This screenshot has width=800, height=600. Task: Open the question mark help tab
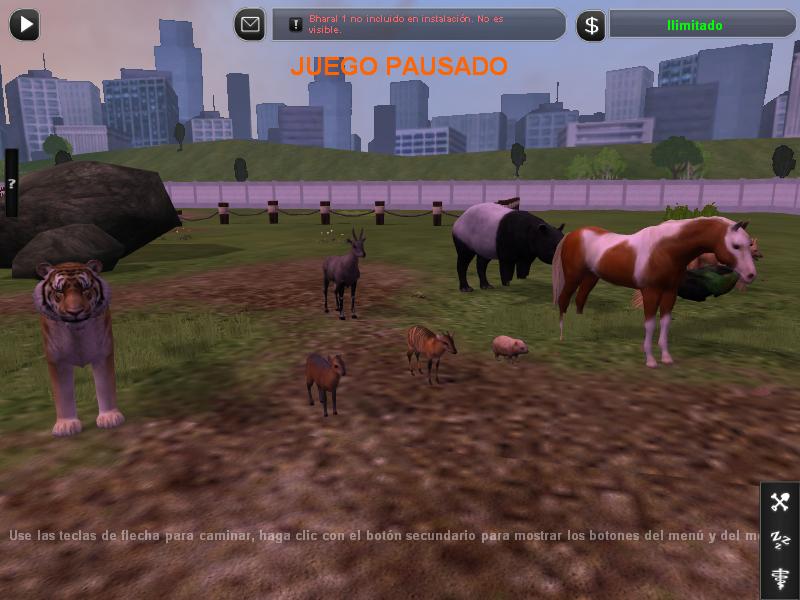click(11, 183)
